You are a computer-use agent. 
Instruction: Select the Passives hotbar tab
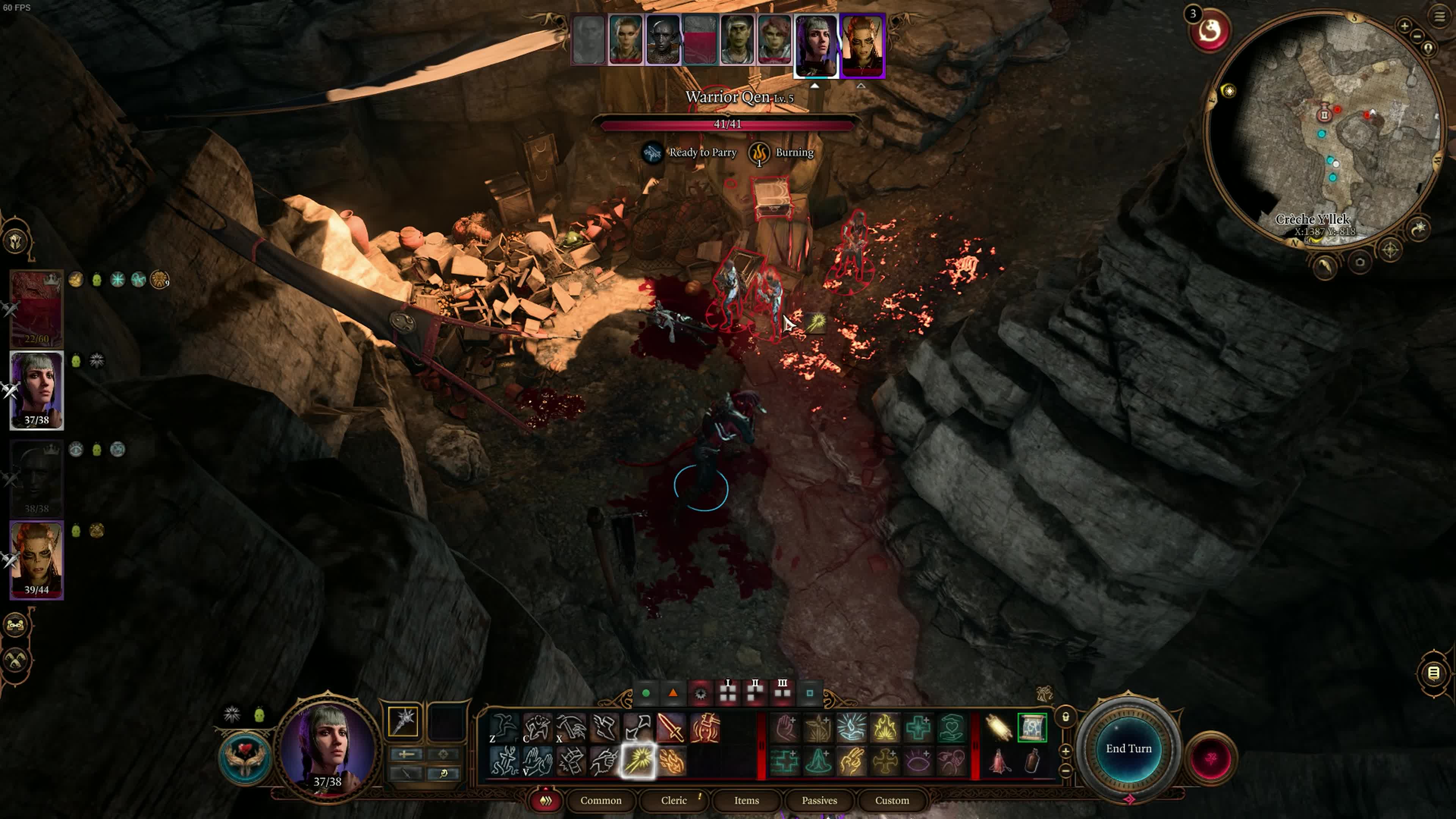(819, 800)
